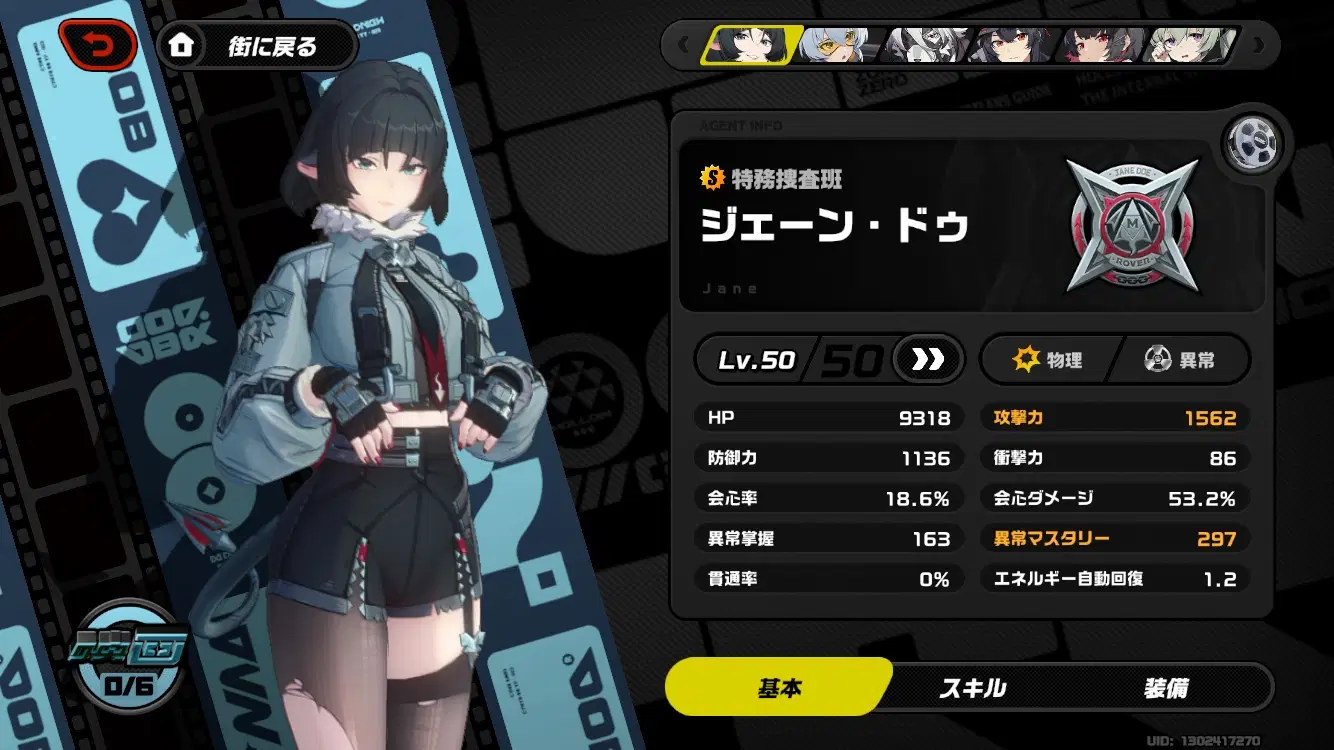Inspect the 異常マスタリー stat row
This screenshot has height=750, width=1334.
(x=1114, y=539)
